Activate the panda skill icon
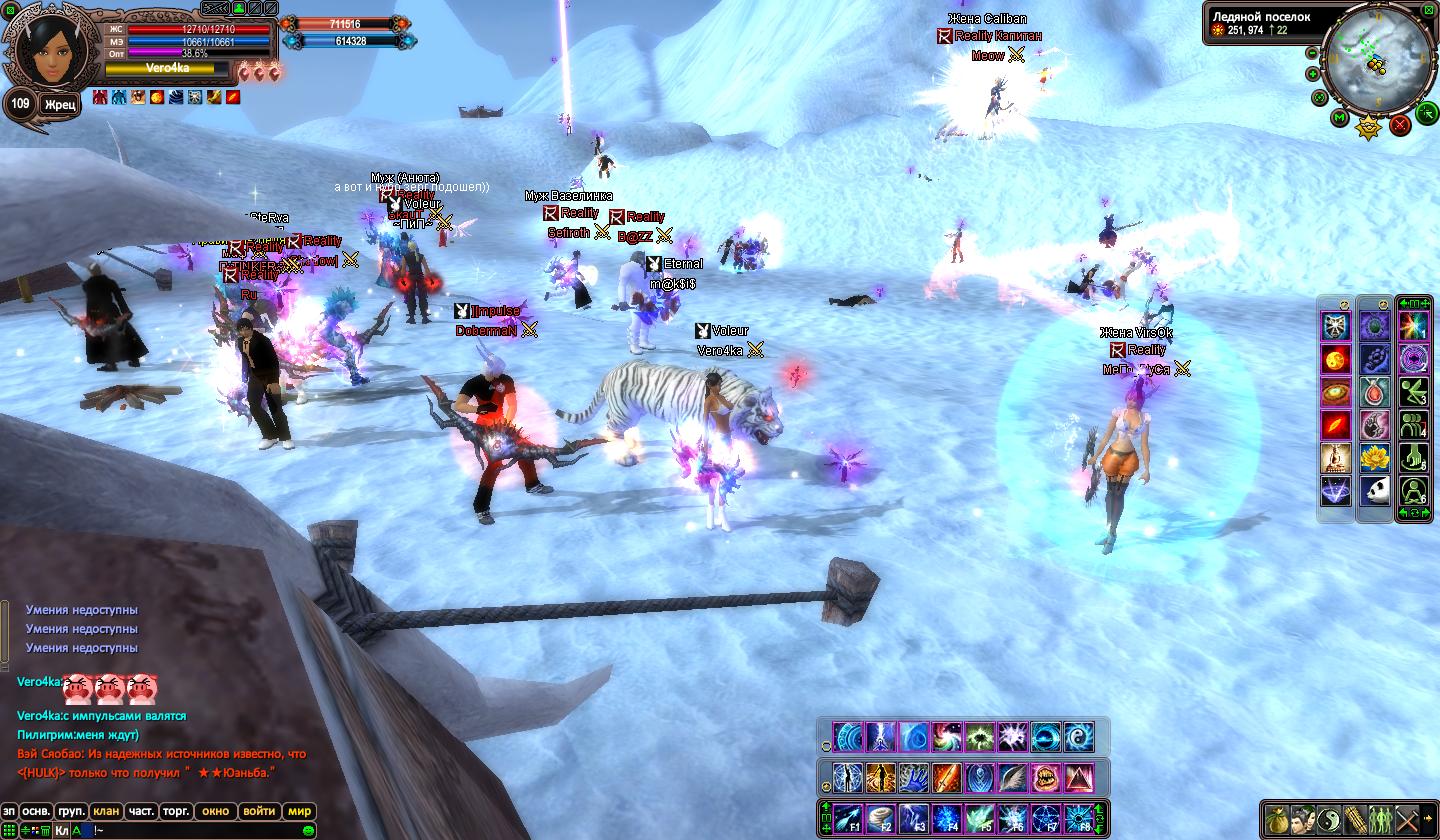Viewport: 1440px width, 840px height. pyautogui.click(x=1375, y=491)
